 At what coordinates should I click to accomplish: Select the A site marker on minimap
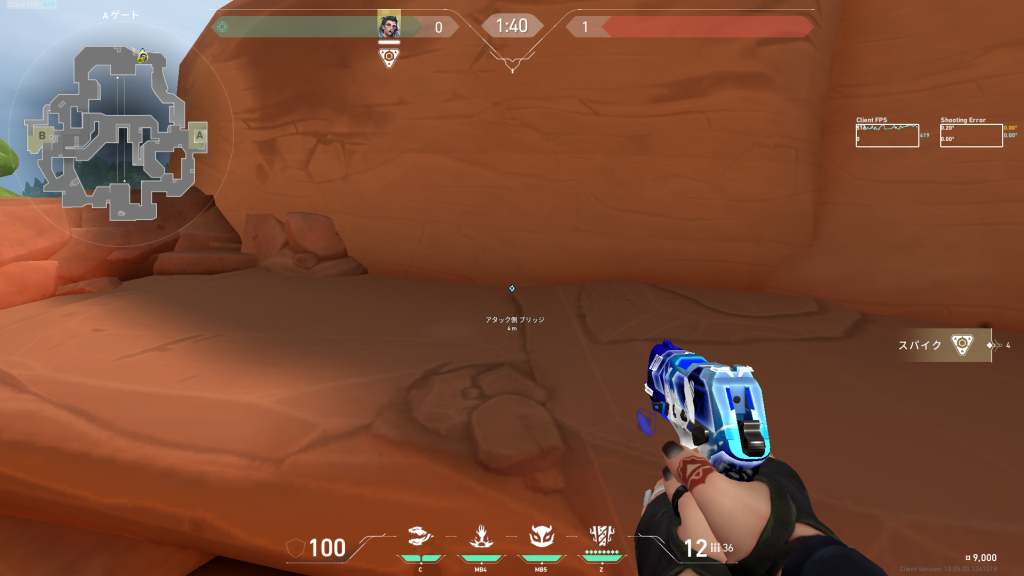(x=198, y=135)
